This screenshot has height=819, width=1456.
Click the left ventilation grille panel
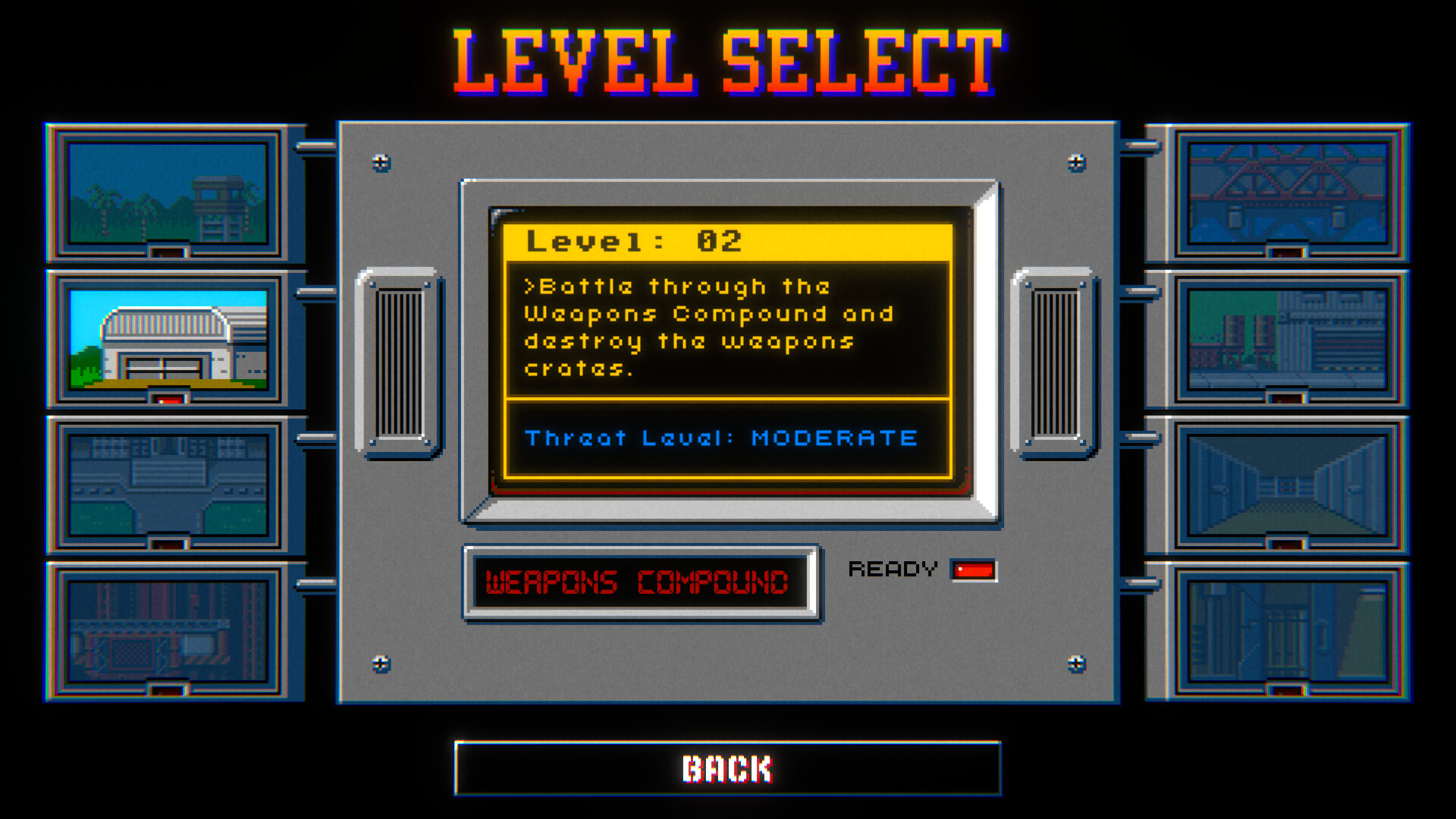[397, 362]
